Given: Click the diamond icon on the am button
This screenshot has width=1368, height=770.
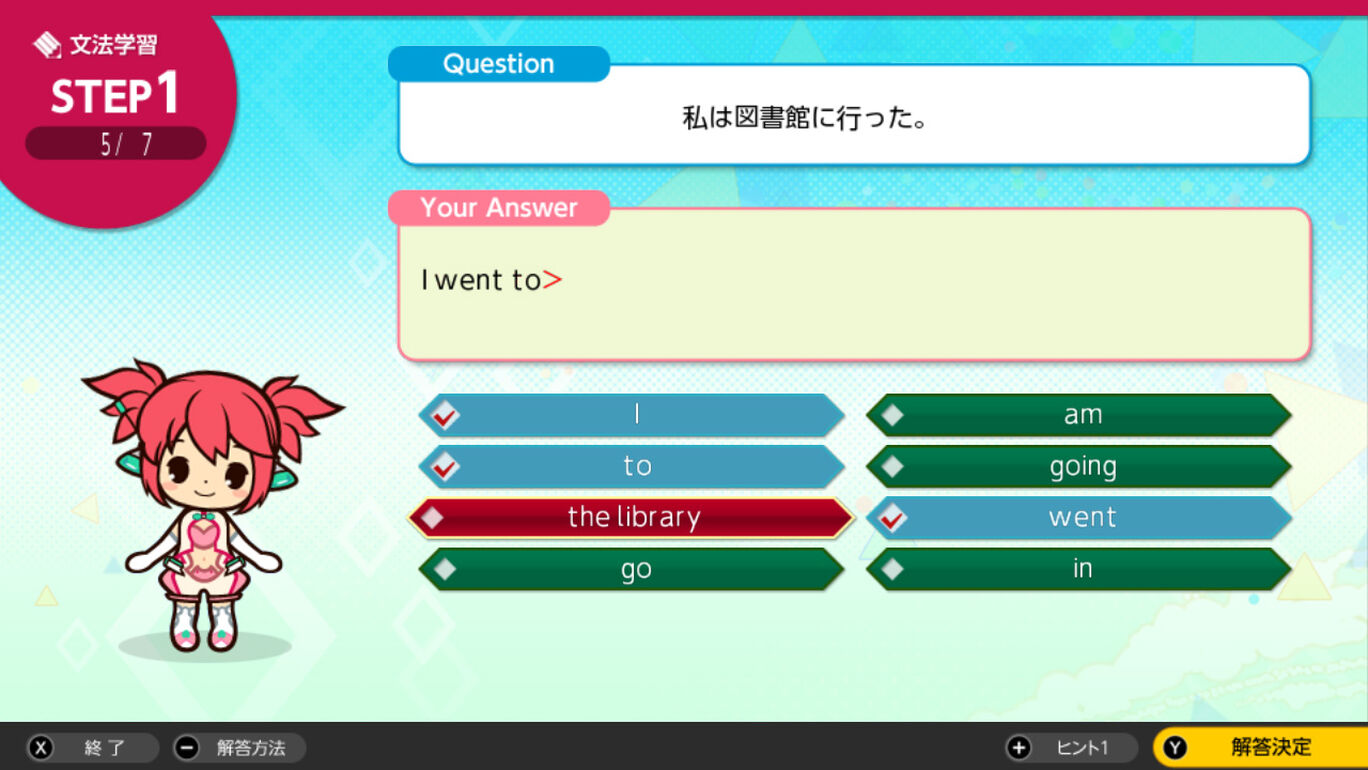Looking at the screenshot, I should tap(893, 413).
